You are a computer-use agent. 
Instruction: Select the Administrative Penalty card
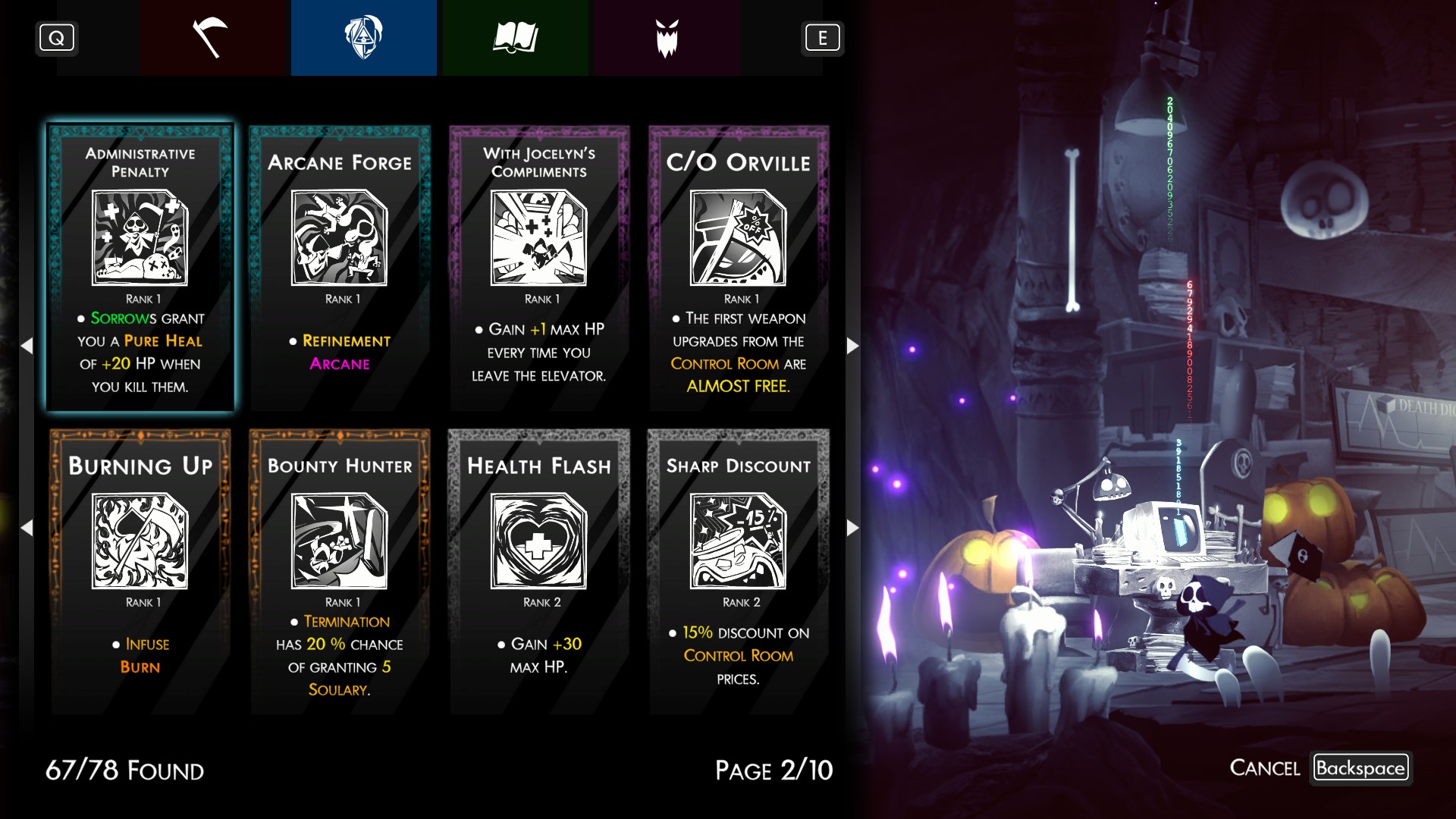click(x=140, y=268)
